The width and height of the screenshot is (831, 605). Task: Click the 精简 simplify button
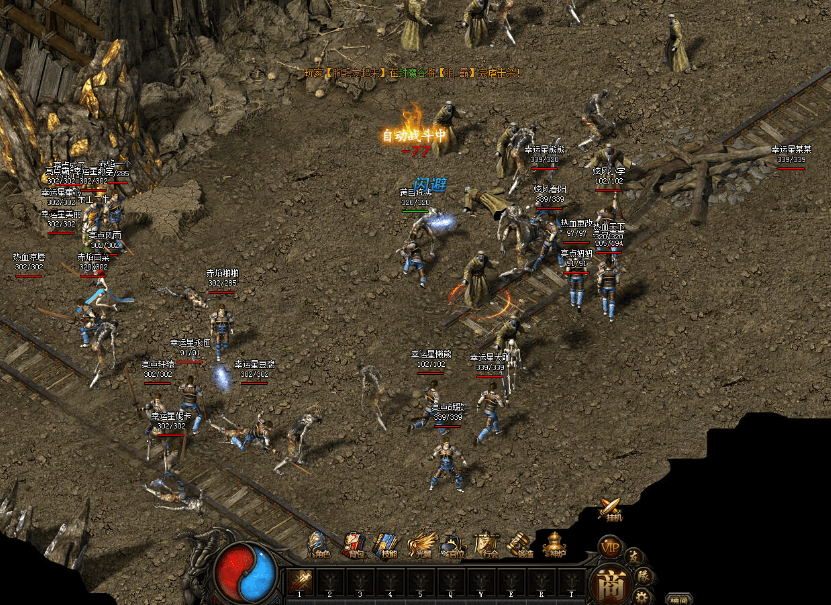point(680,599)
